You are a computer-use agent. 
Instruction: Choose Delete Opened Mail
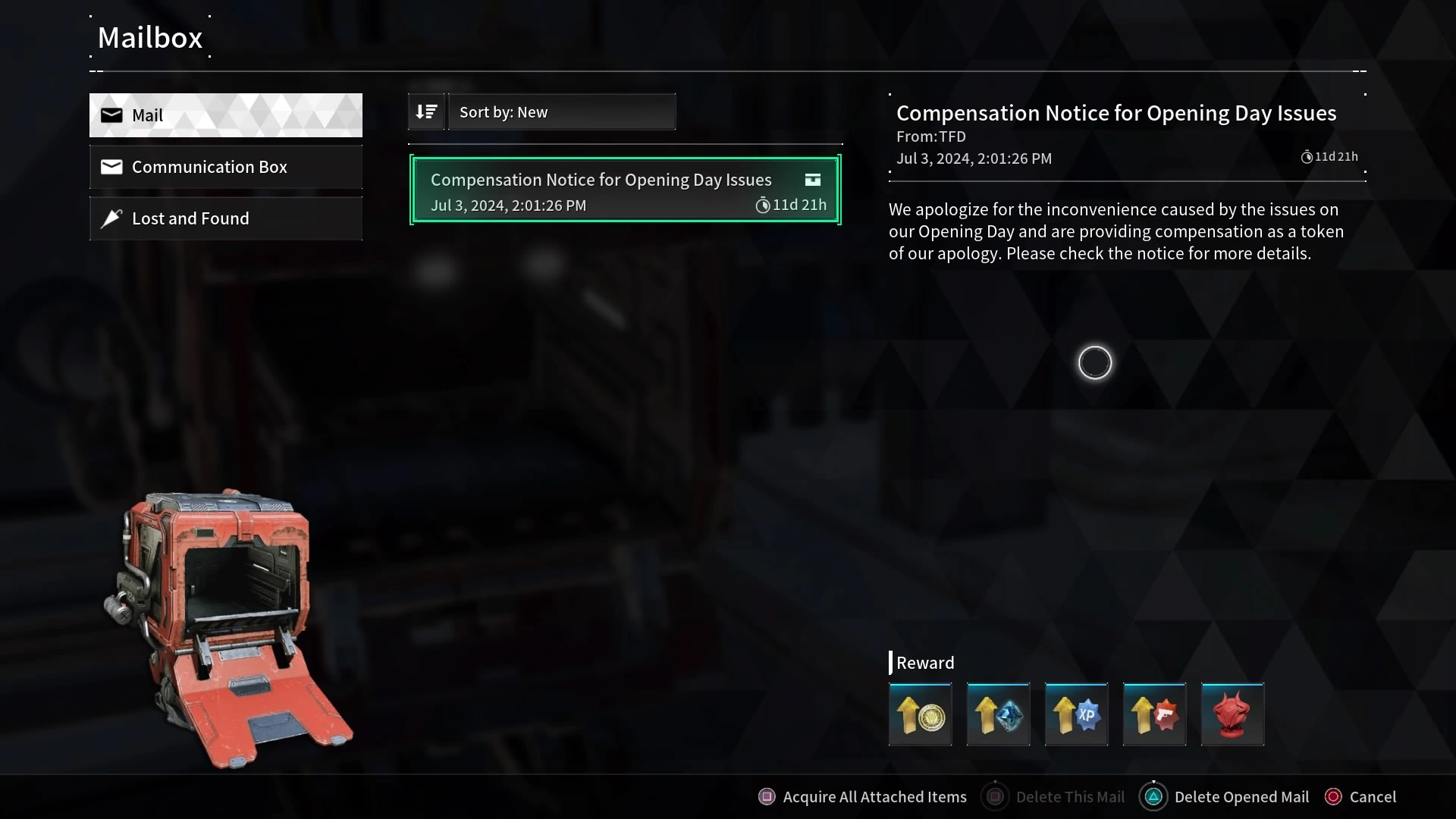pos(1225,797)
